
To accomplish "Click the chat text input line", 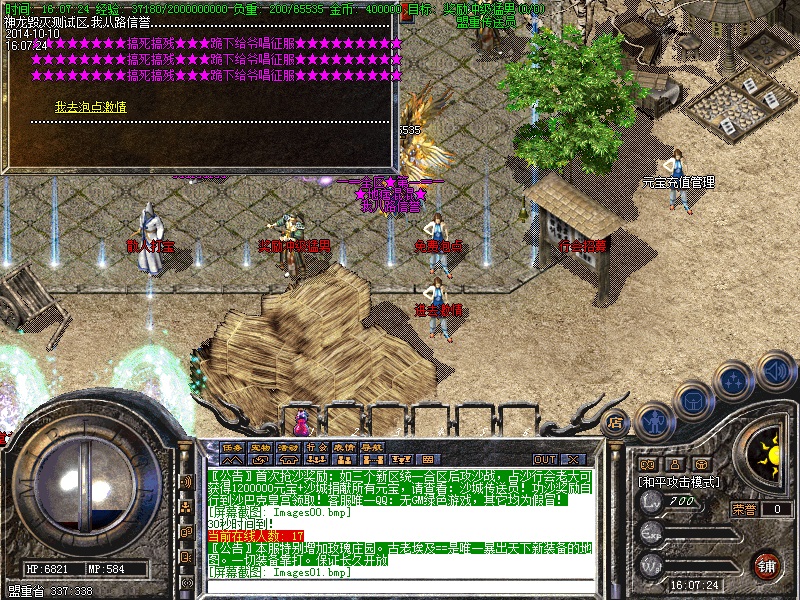I will coord(400,585).
